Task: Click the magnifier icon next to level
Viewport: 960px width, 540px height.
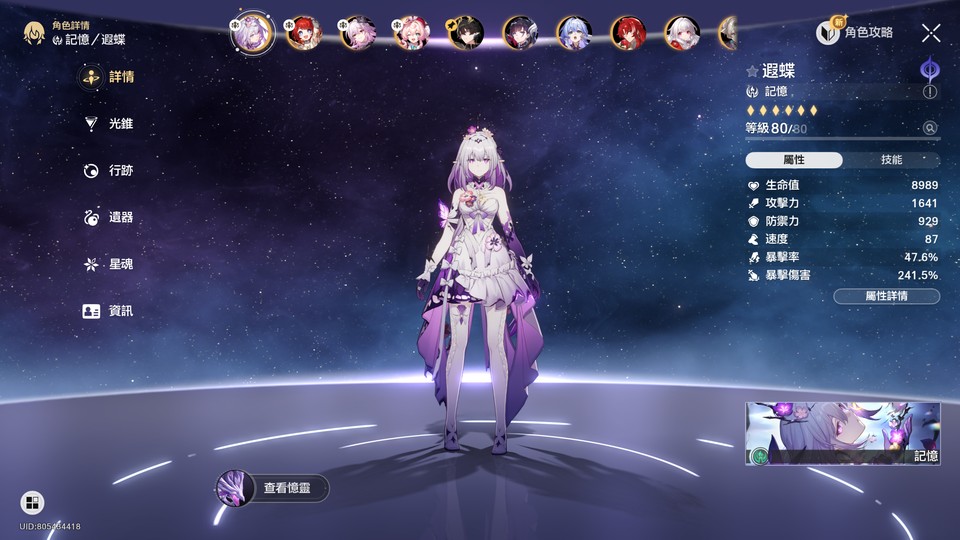Action: (930, 128)
